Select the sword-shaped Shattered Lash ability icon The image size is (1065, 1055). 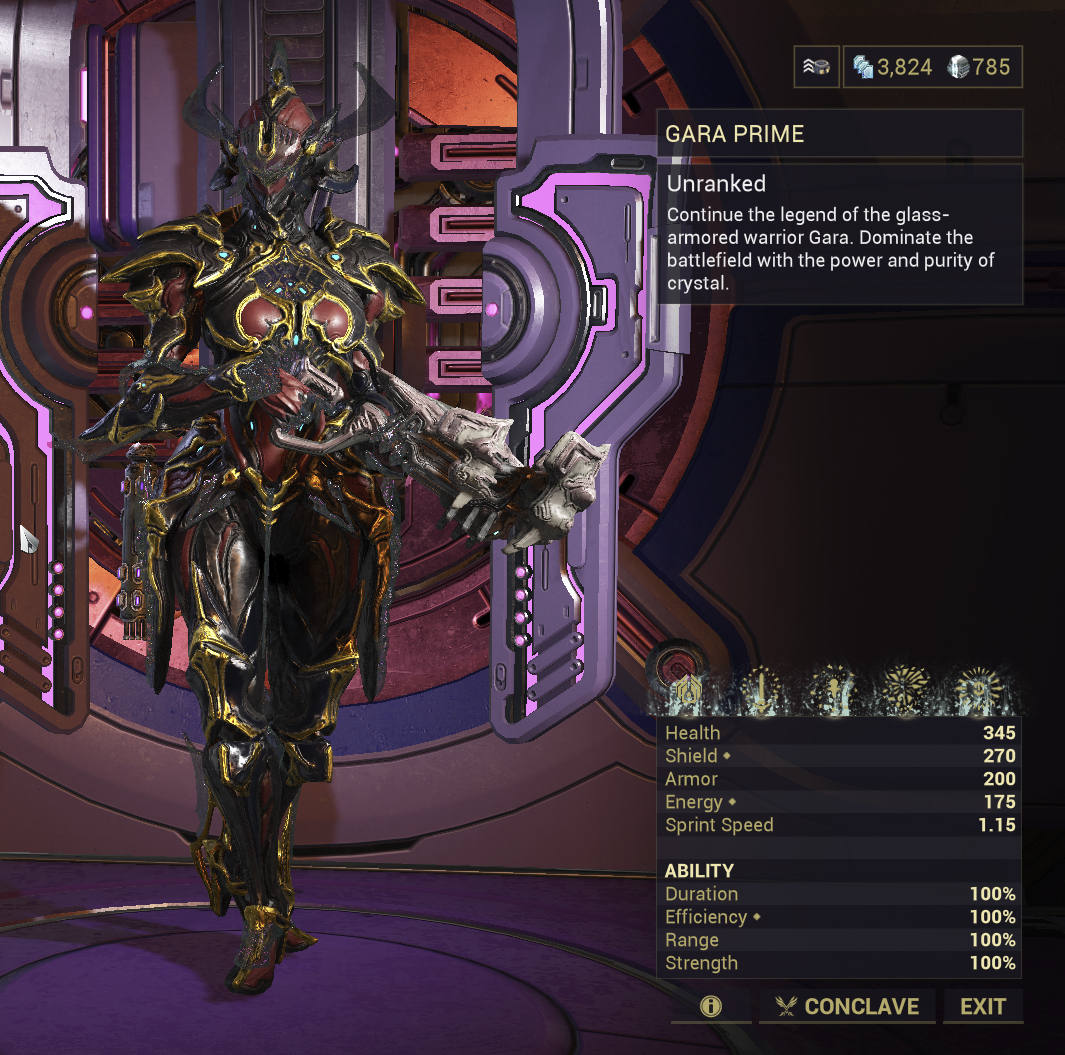[764, 690]
